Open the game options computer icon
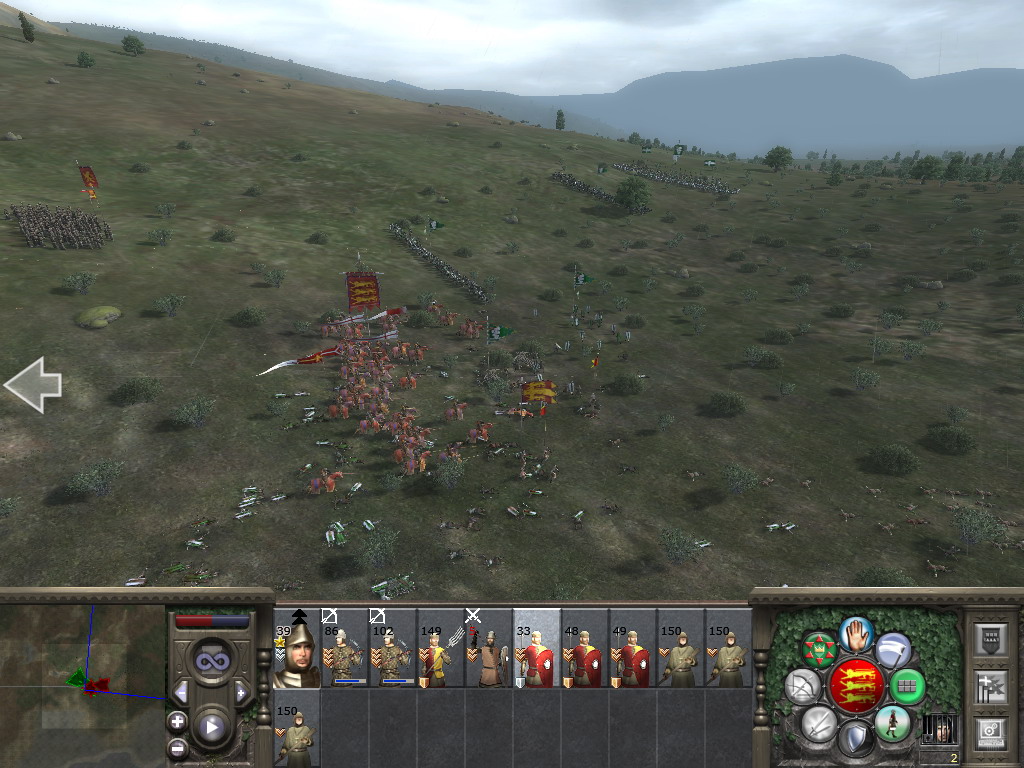The height and width of the screenshot is (768, 1024). tap(990, 732)
